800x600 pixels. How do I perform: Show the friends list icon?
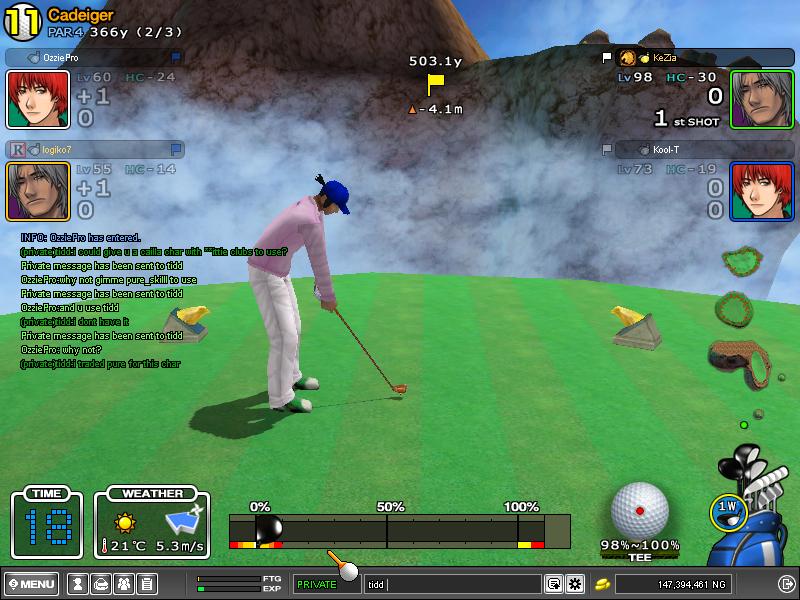123,584
